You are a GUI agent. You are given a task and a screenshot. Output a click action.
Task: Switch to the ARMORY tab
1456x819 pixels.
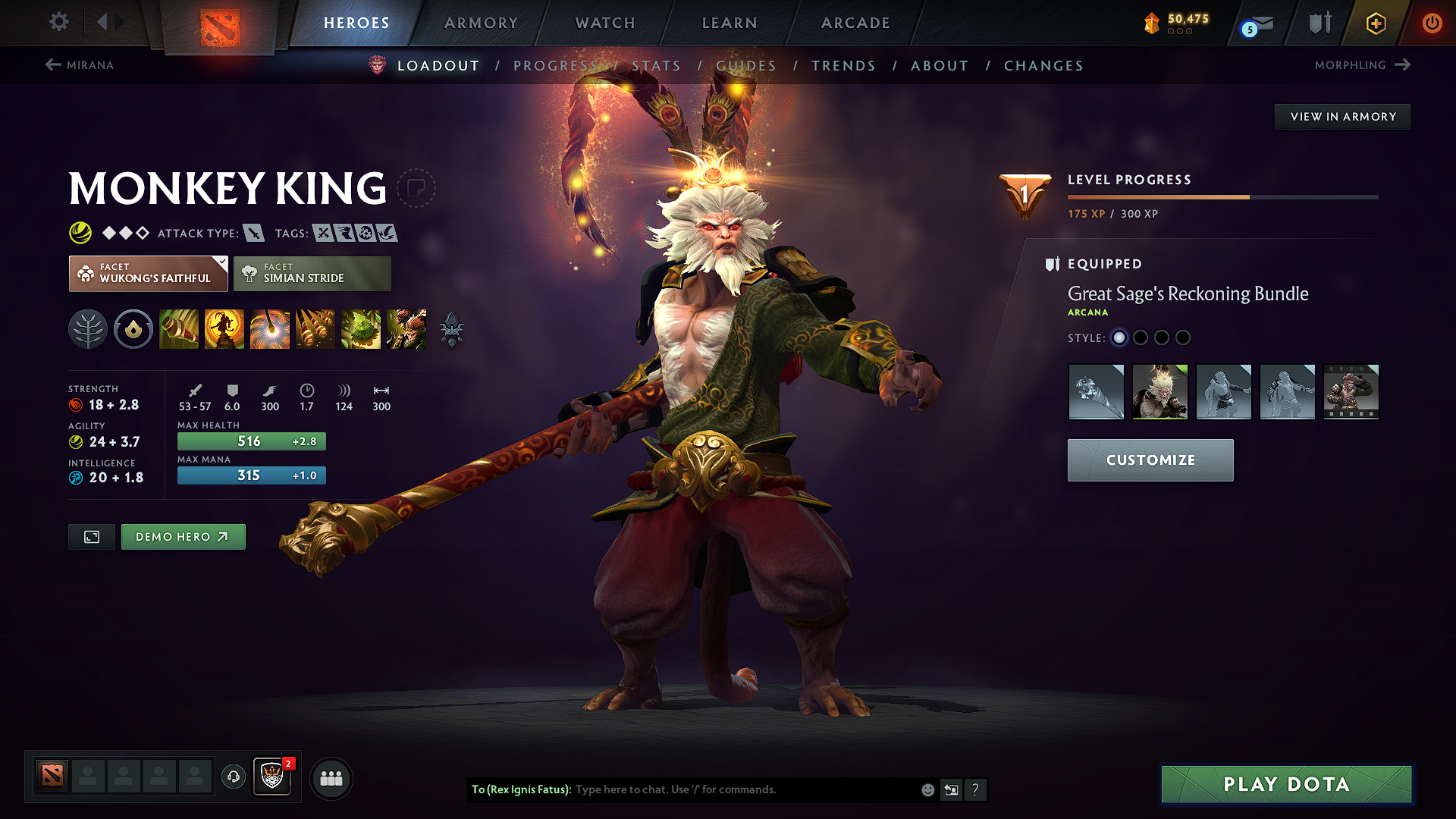[481, 23]
